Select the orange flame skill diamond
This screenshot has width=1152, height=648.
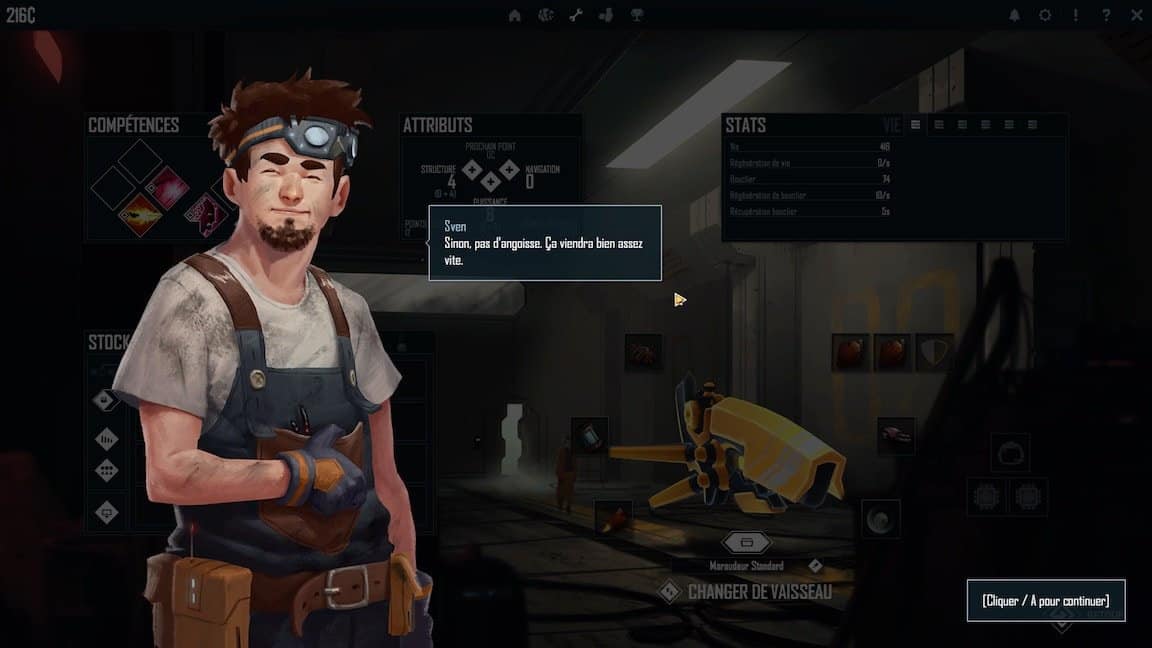[140, 214]
